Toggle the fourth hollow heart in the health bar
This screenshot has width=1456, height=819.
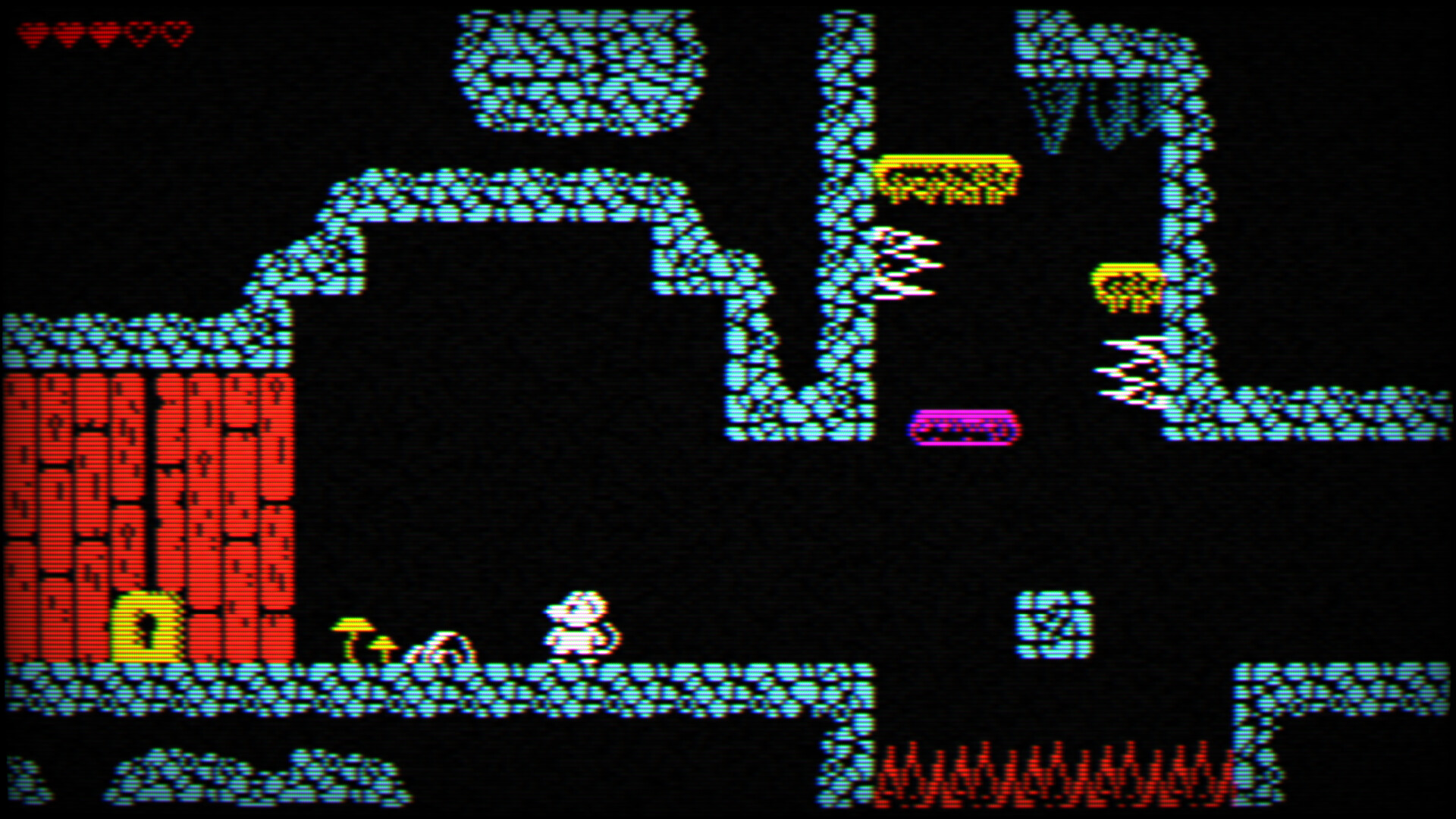click(x=140, y=32)
